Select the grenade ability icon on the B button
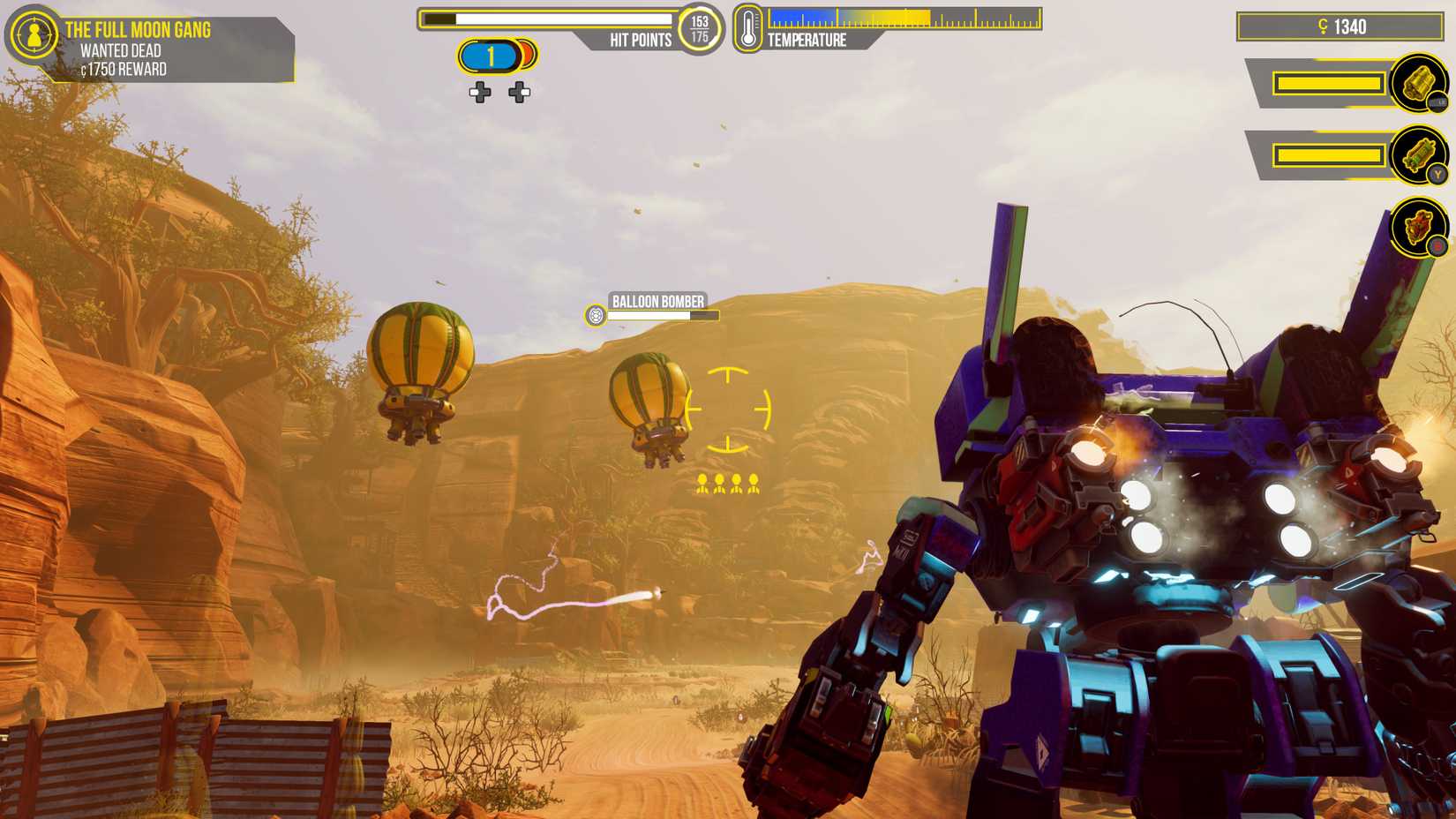Image resolution: width=1456 pixels, height=819 pixels. [1417, 228]
